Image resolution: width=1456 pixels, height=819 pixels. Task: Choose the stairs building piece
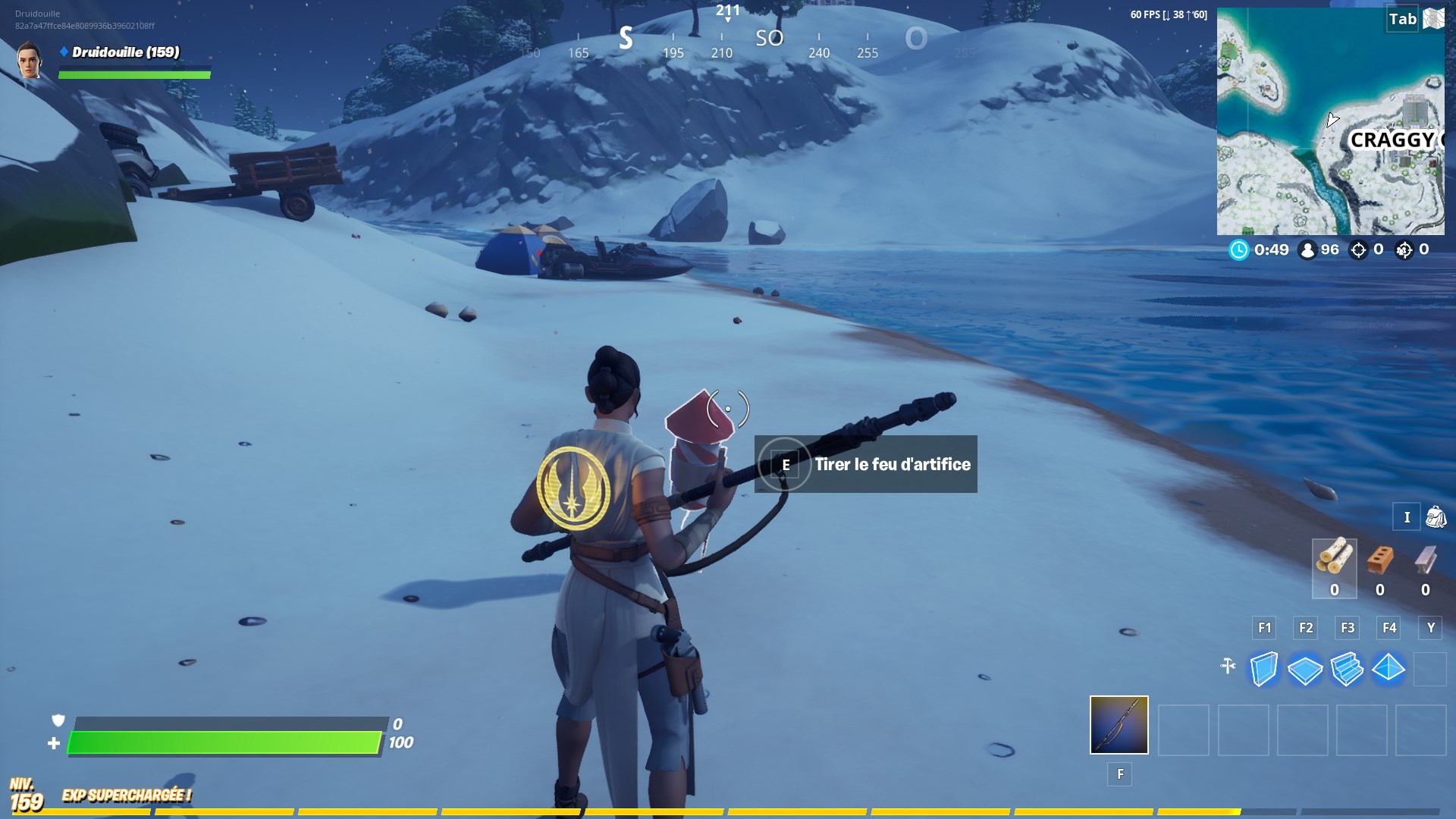pos(1347,669)
